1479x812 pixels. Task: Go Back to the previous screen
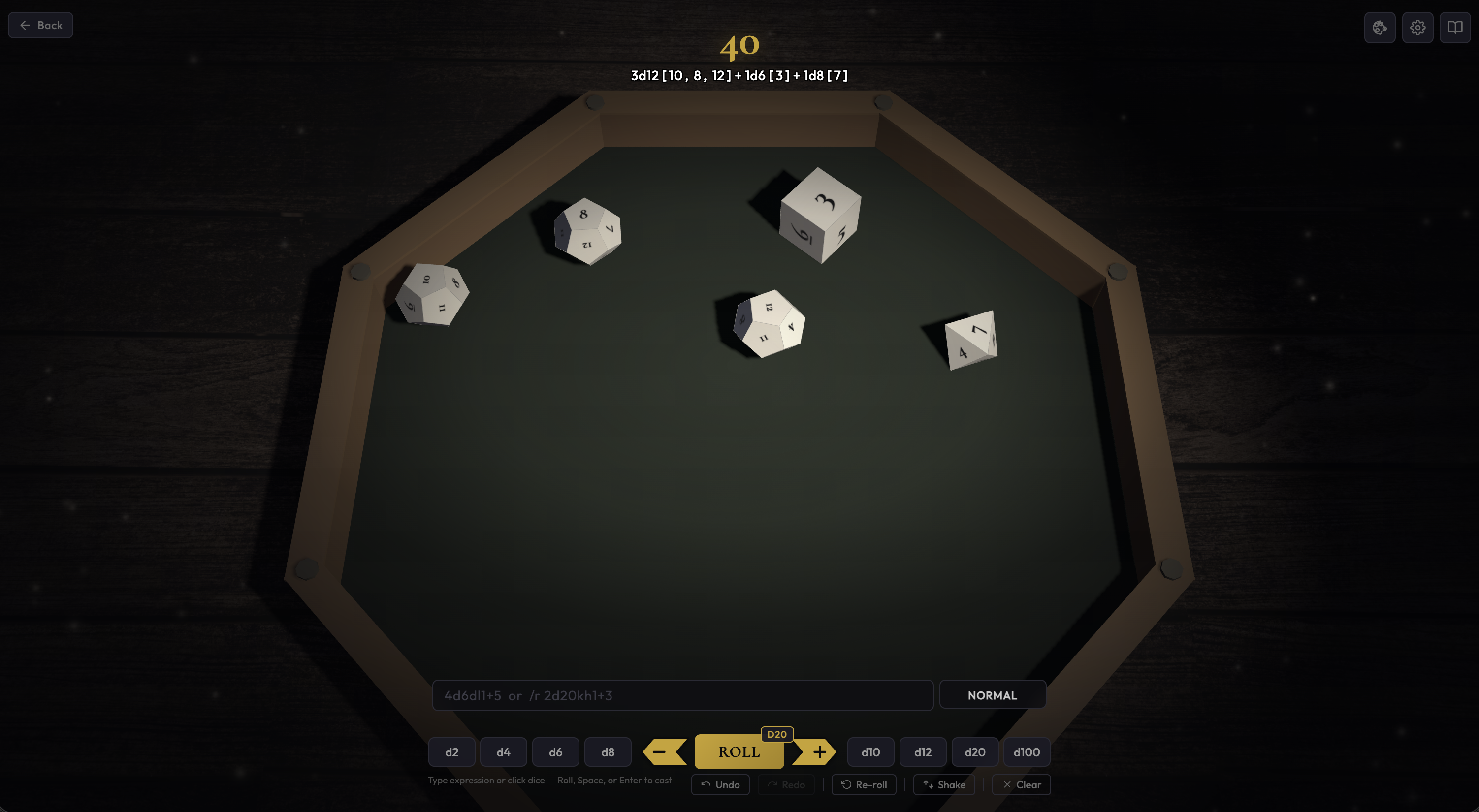pyautogui.click(x=40, y=25)
